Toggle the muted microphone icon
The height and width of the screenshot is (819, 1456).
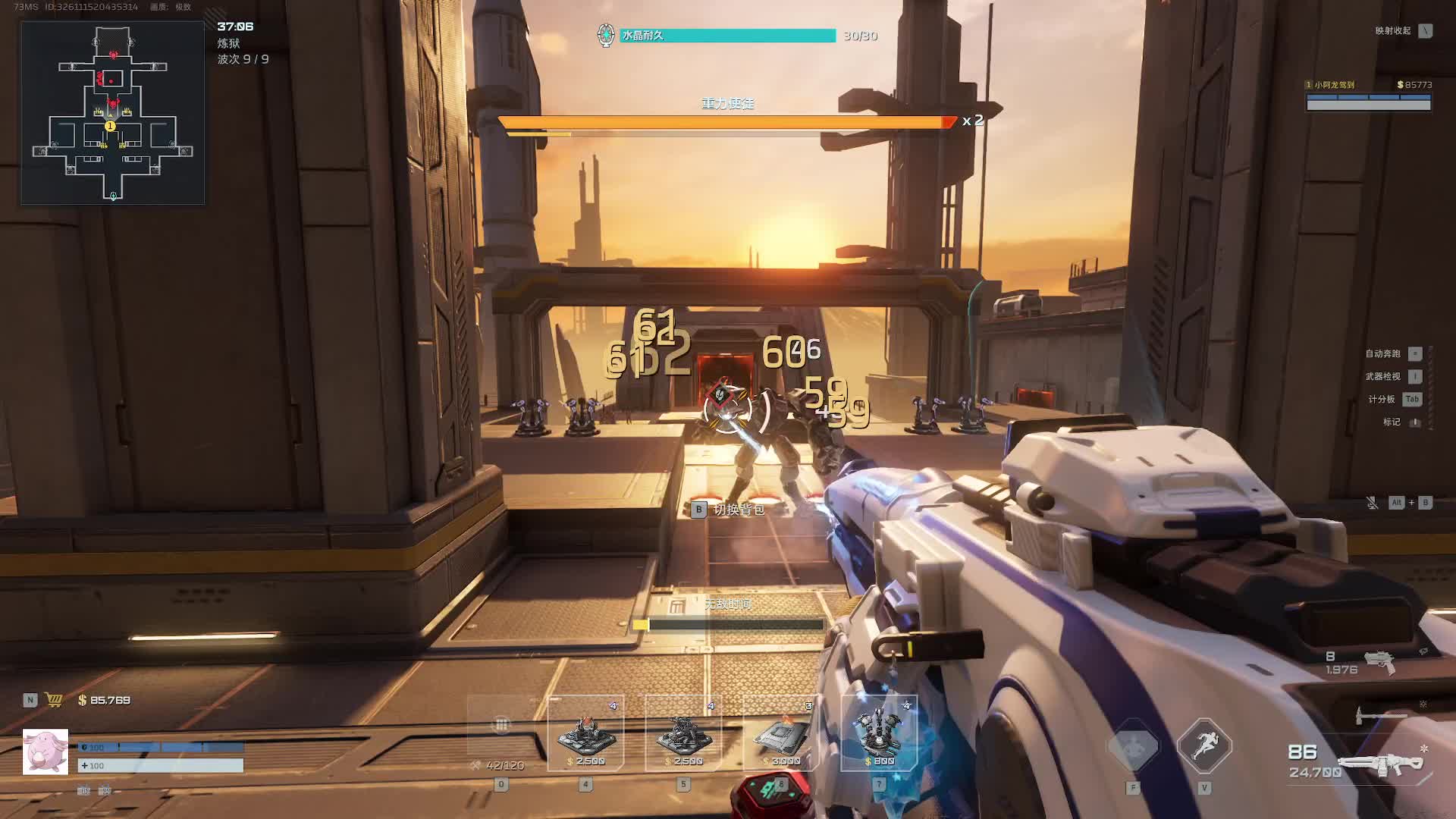[x=1372, y=503]
